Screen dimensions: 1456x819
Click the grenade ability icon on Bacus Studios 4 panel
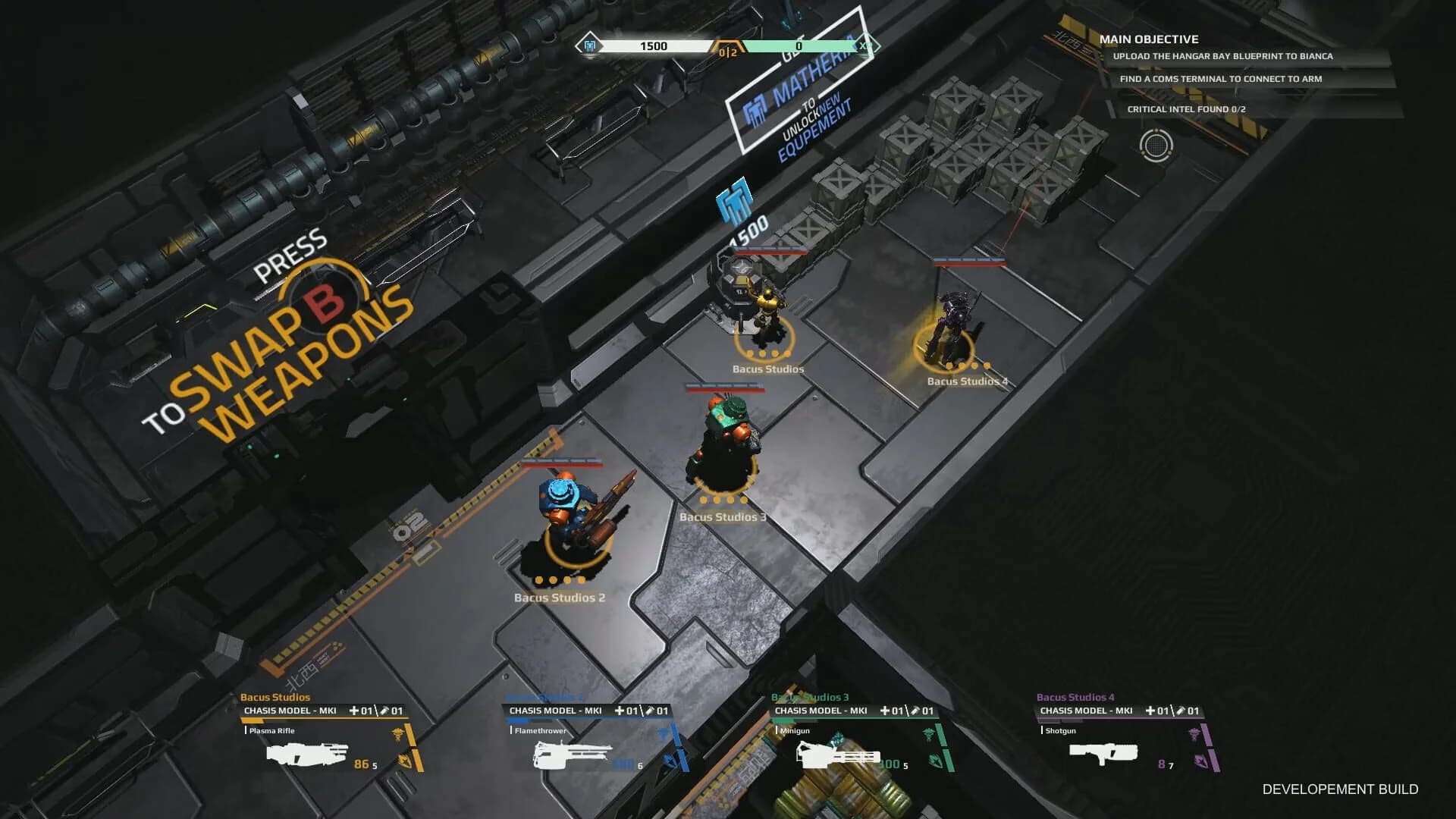[x=1200, y=762]
